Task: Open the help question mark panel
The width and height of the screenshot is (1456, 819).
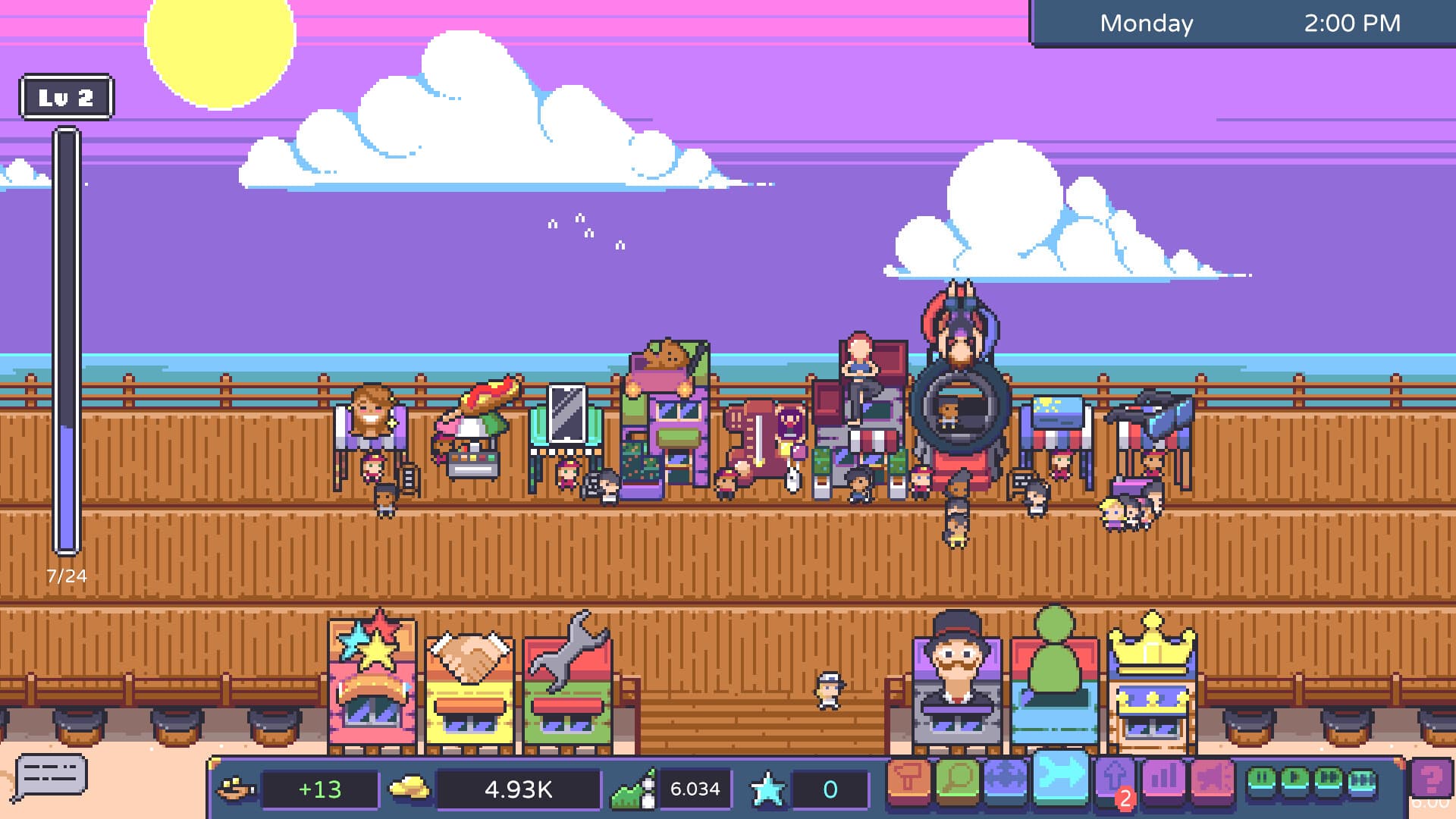Action: pos(1432,777)
